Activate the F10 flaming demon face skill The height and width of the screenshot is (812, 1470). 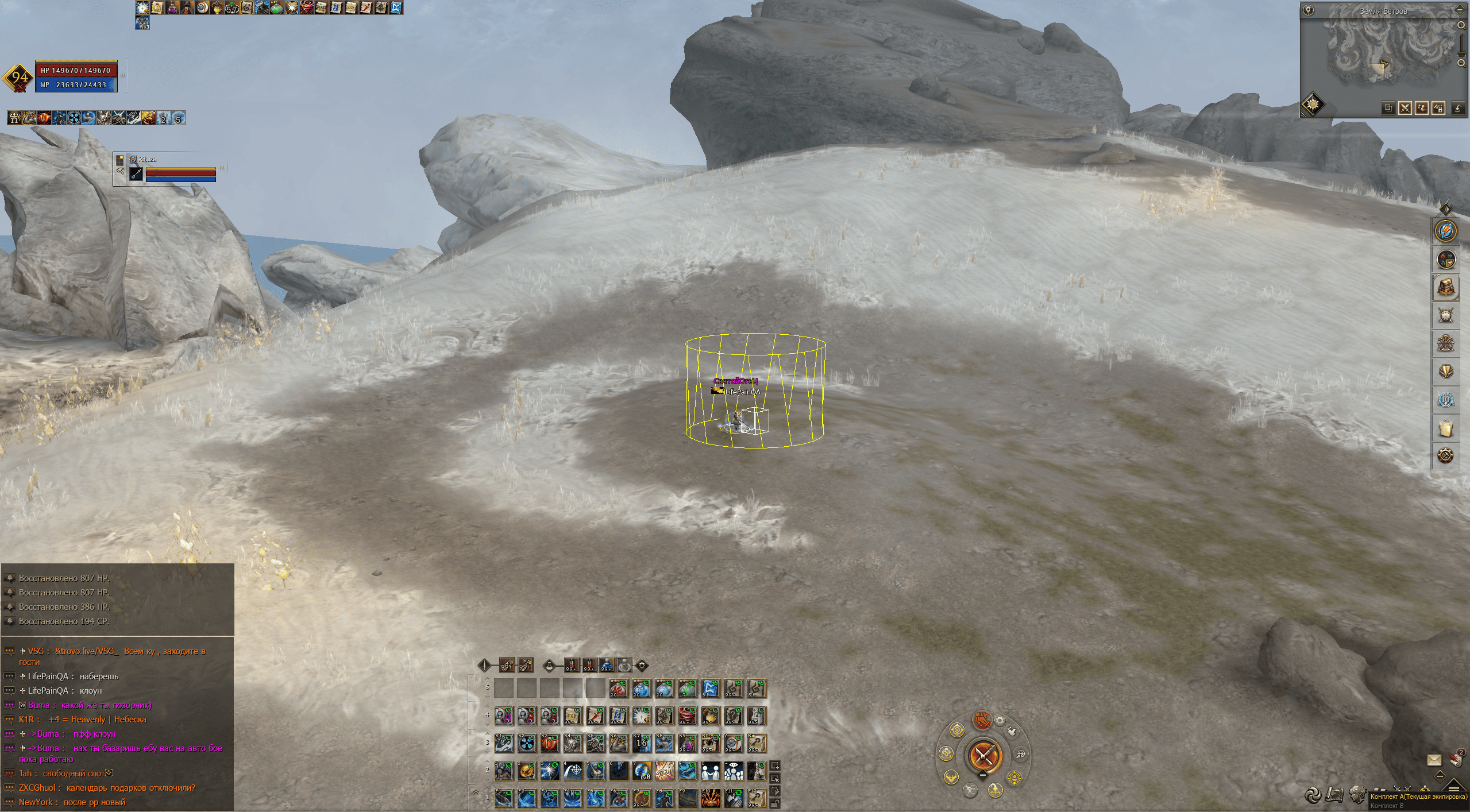pyautogui.click(x=711, y=799)
